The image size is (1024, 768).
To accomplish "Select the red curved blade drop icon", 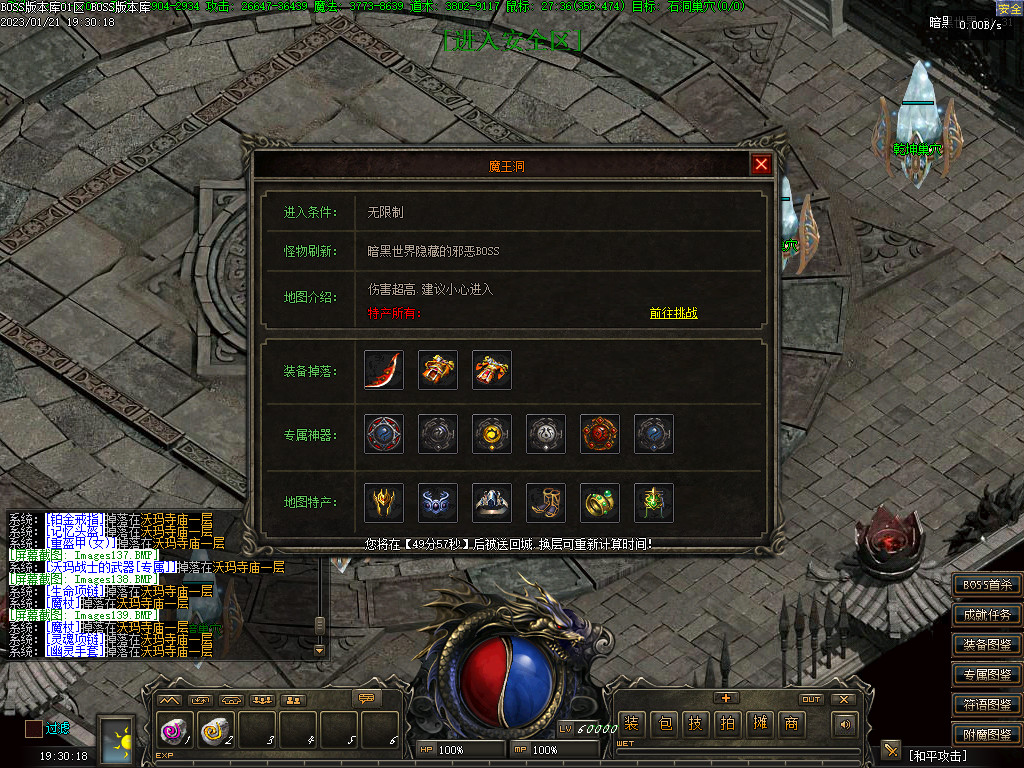I will point(384,370).
